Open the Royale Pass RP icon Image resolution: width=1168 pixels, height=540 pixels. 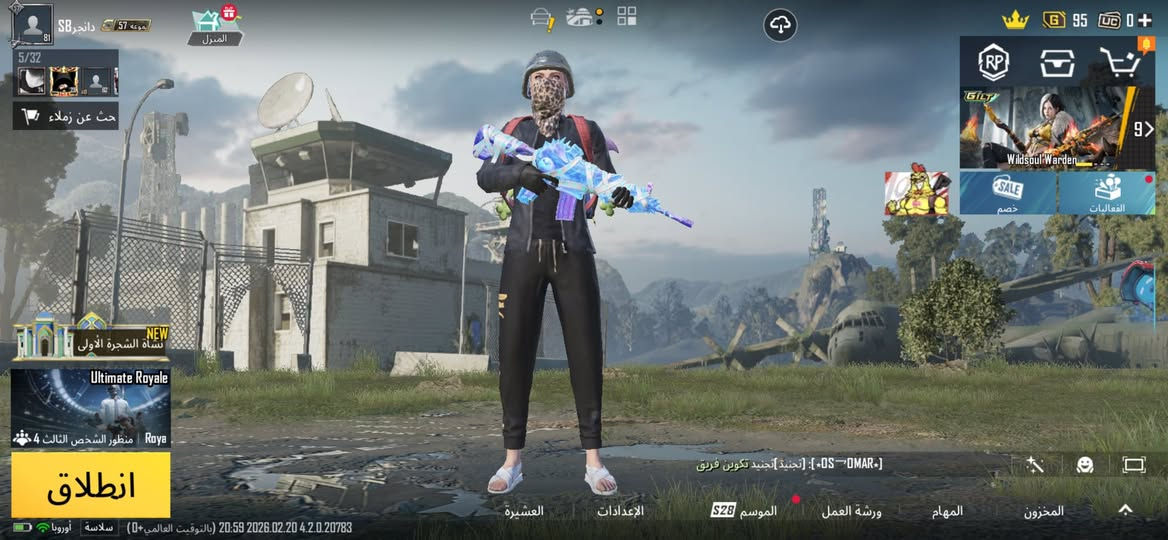pos(993,62)
